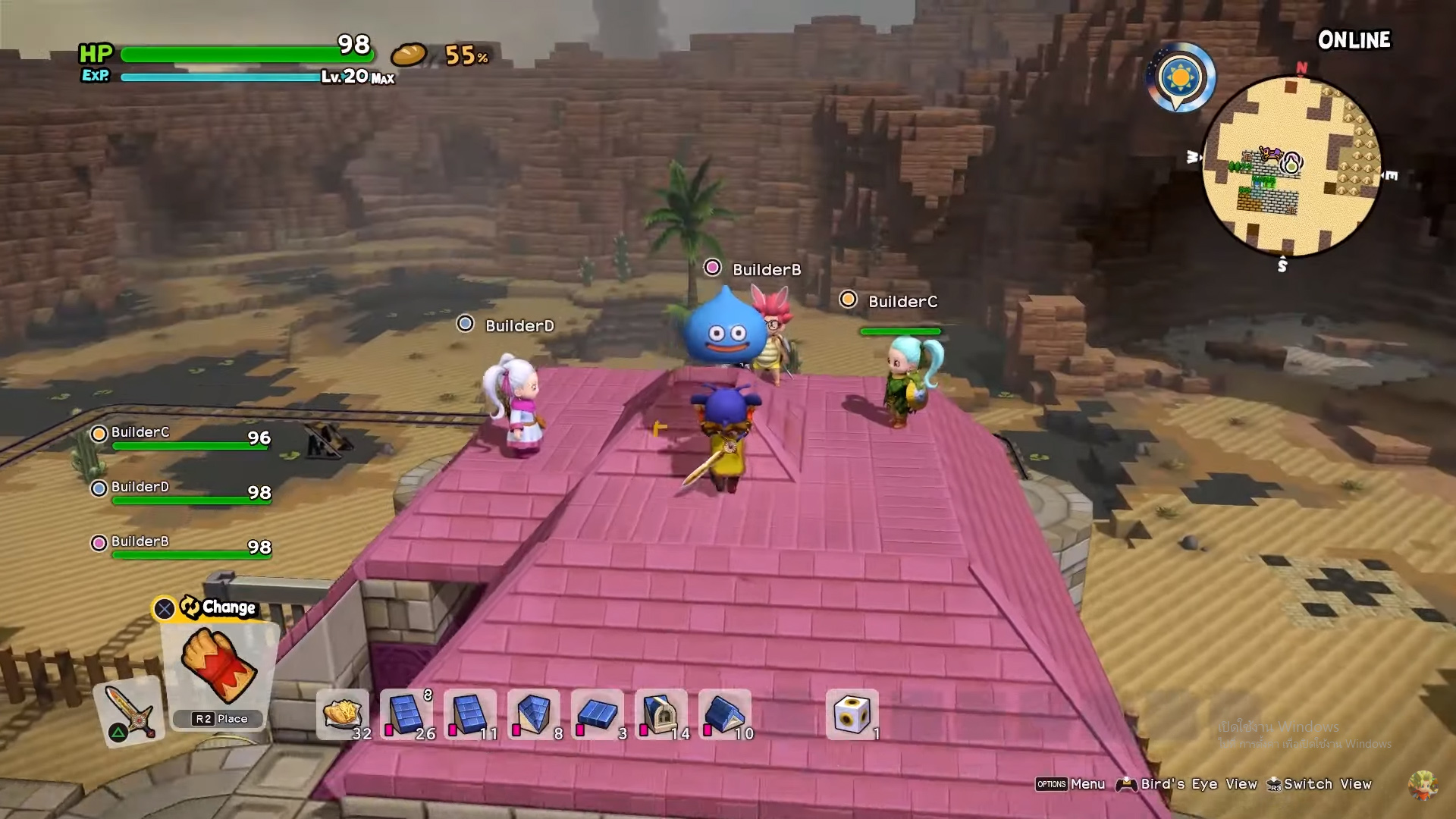Click the bread hunger icon

point(409,55)
